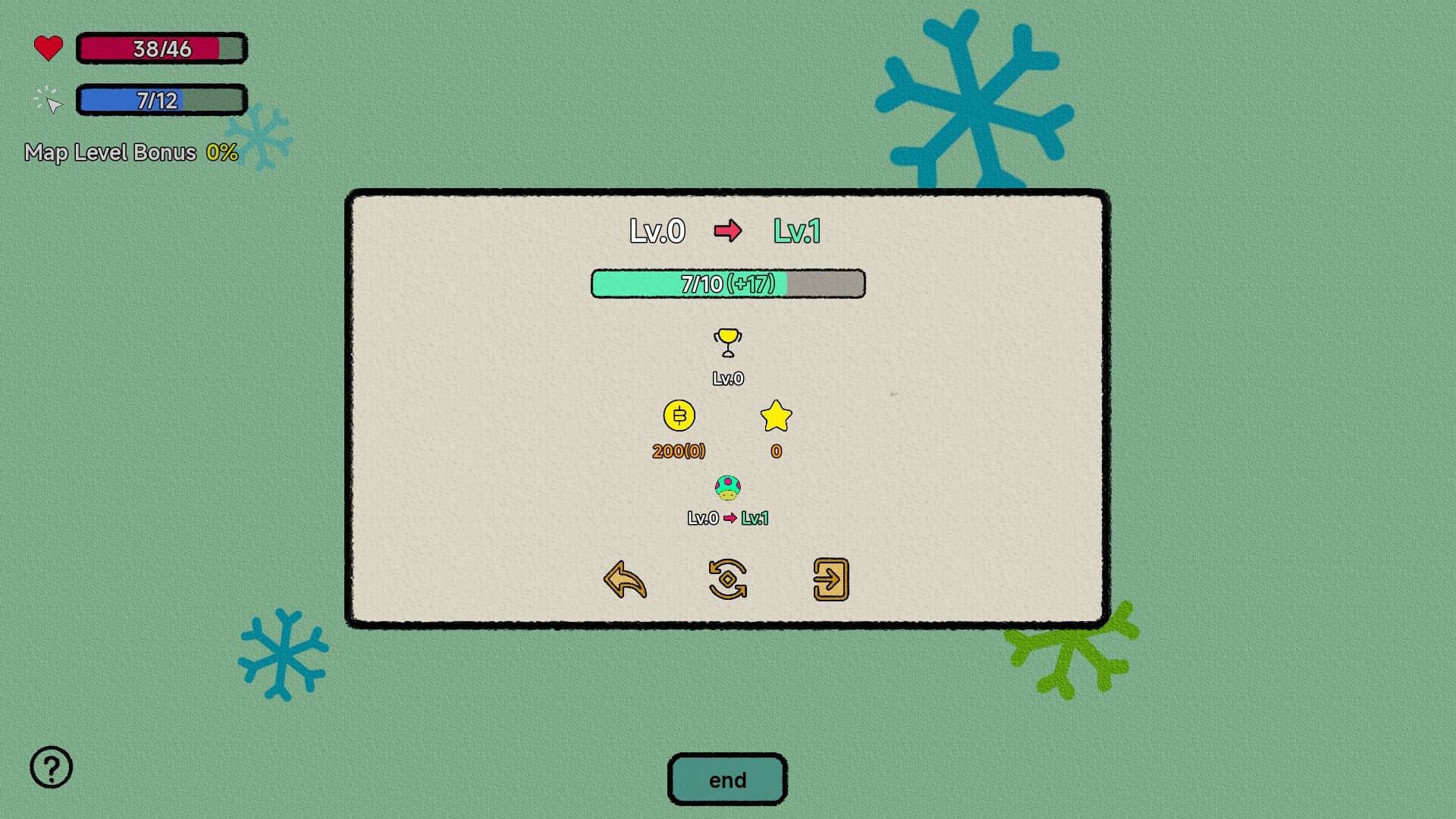Viewport: 1456px width, 819px height.
Task: Select the teal mushroom level-up icon
Action: pos(727,488)
